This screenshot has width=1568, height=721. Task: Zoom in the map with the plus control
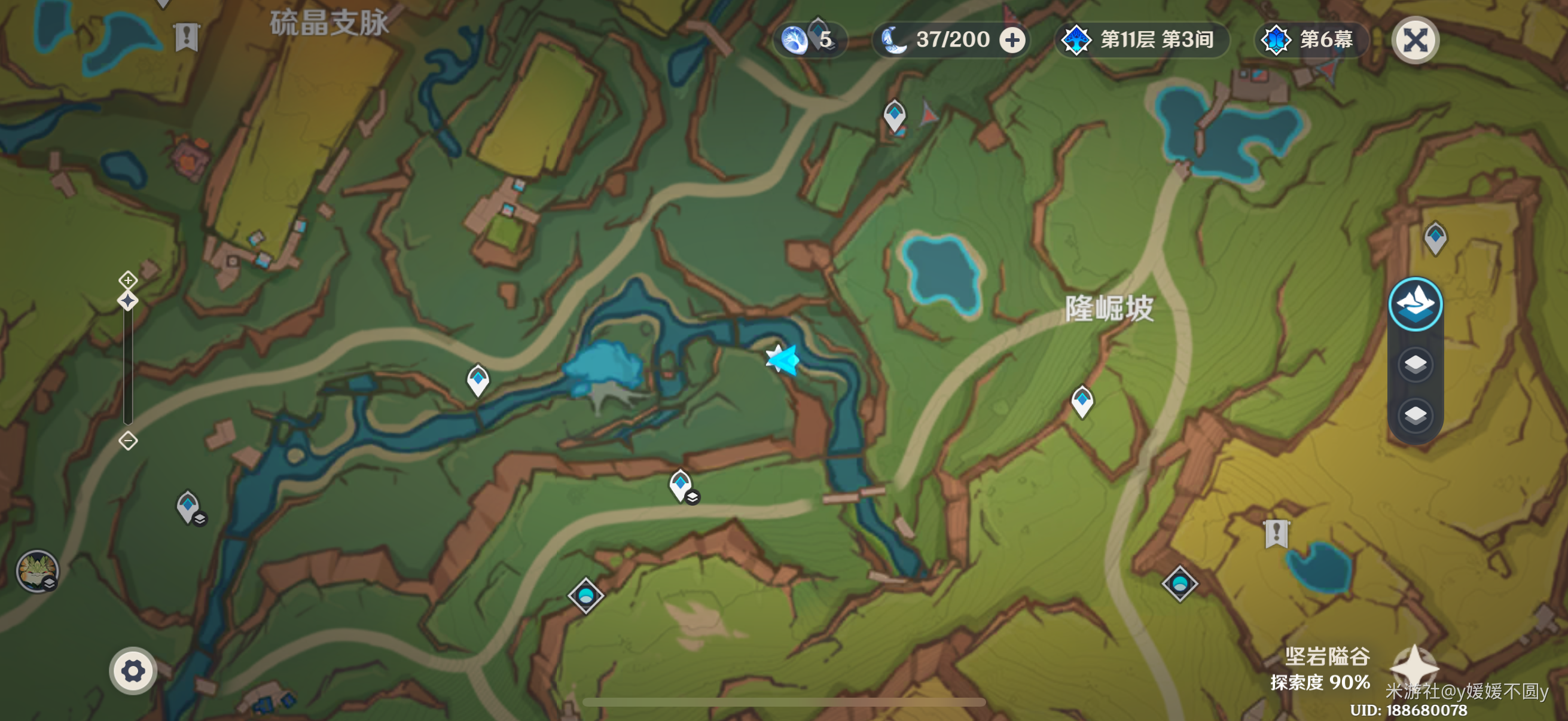tap(128, 280)
